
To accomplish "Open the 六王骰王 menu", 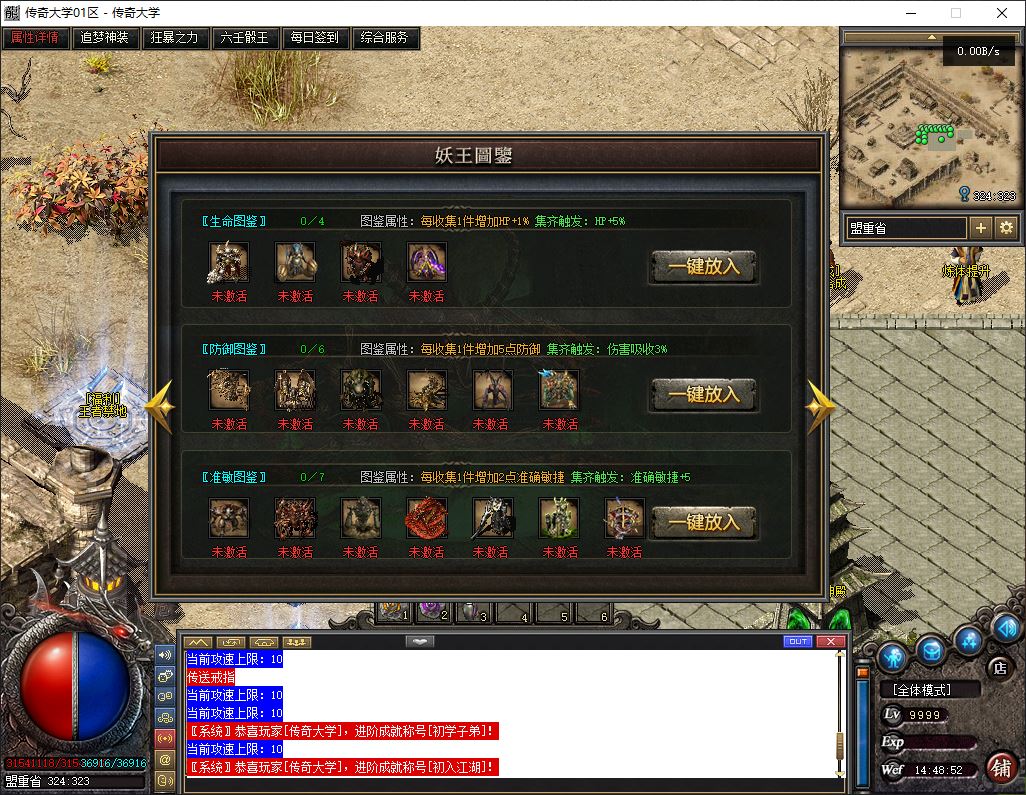I will pos(245,38).
